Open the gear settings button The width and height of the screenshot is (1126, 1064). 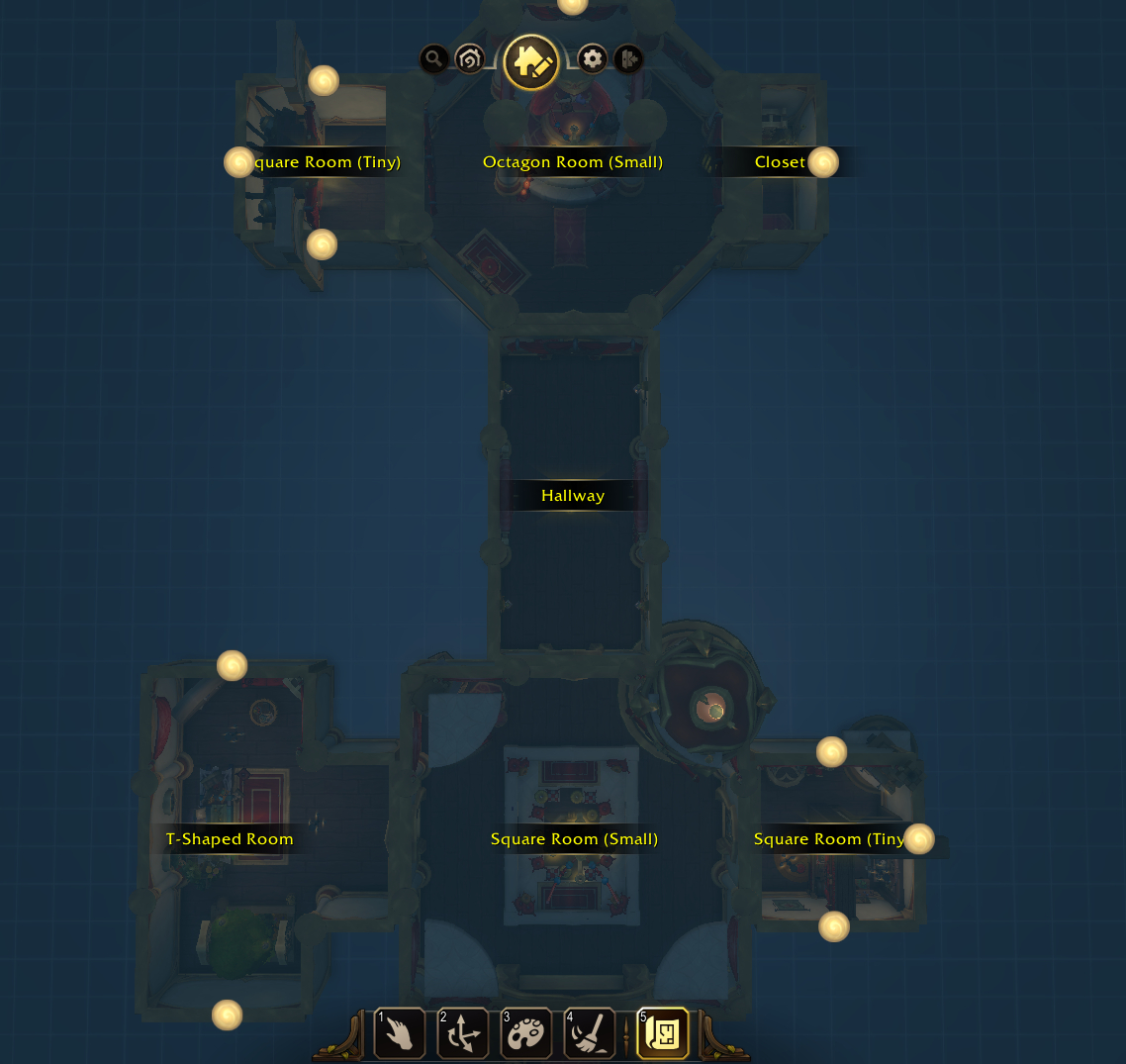pos(592,59)
